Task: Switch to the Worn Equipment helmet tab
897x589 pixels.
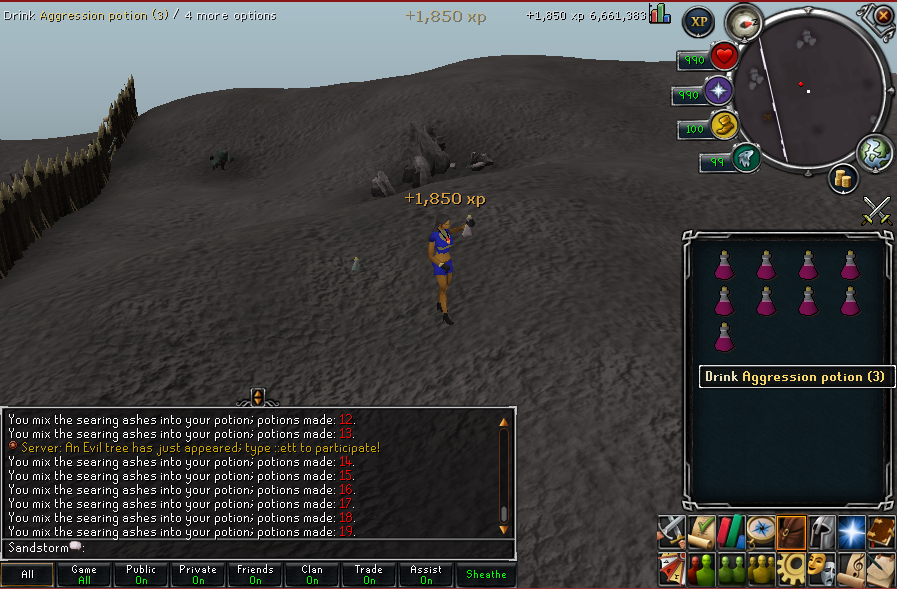Action: click(821, 531)
